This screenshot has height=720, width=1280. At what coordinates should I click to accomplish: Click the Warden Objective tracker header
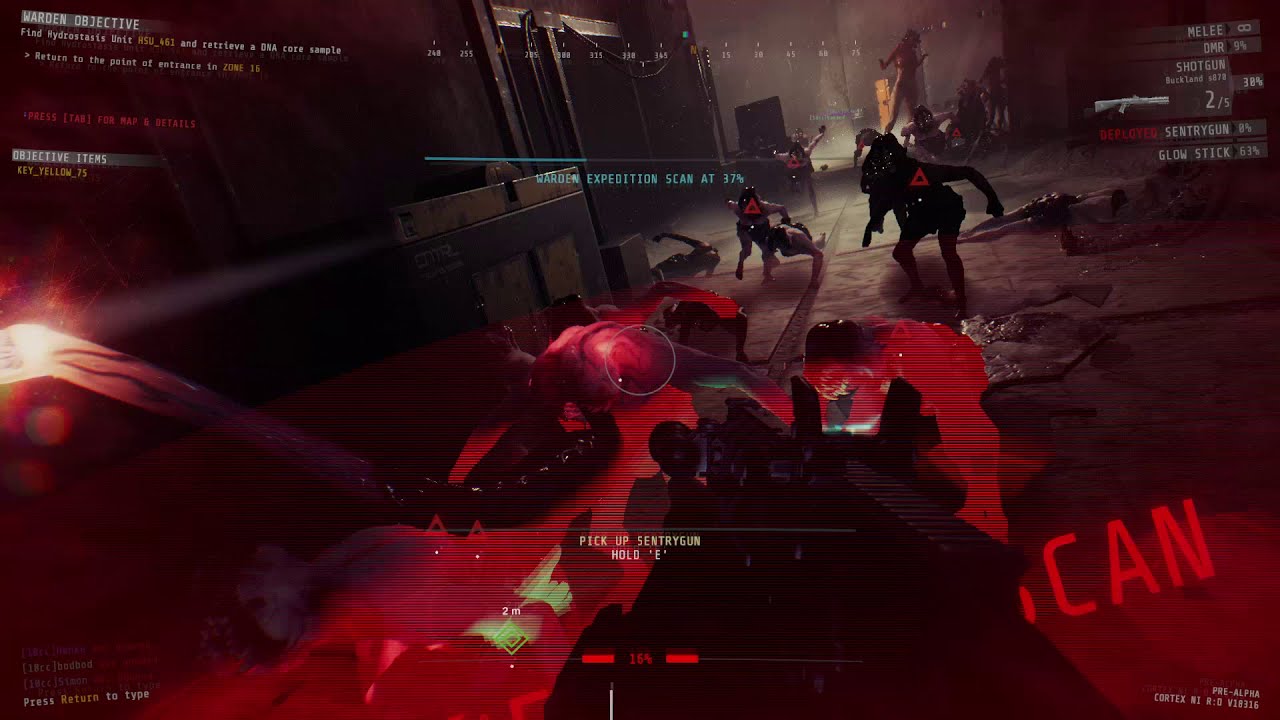click(80, 21)
